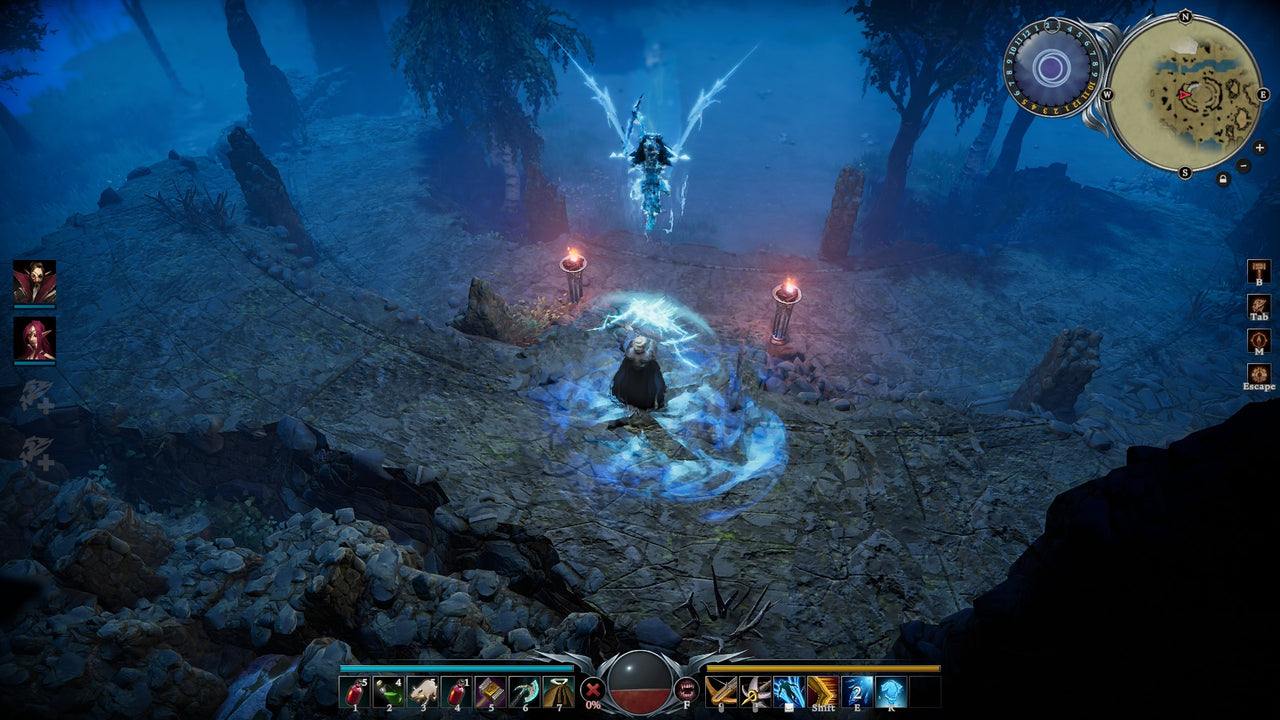
Task: Click the yellow experience bar above the hotbar
Action: pyautogui.click(x=819, y=667)
